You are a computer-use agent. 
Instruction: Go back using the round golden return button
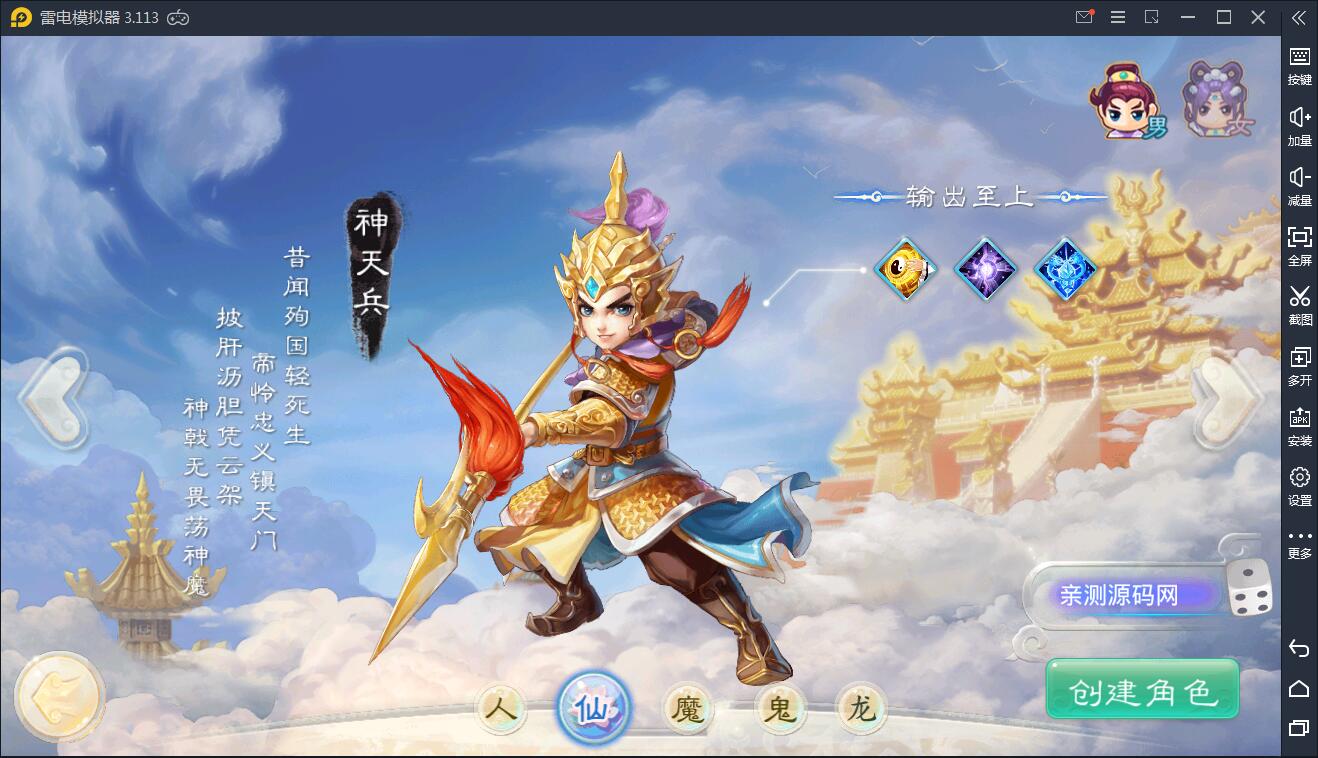[60, 697]
